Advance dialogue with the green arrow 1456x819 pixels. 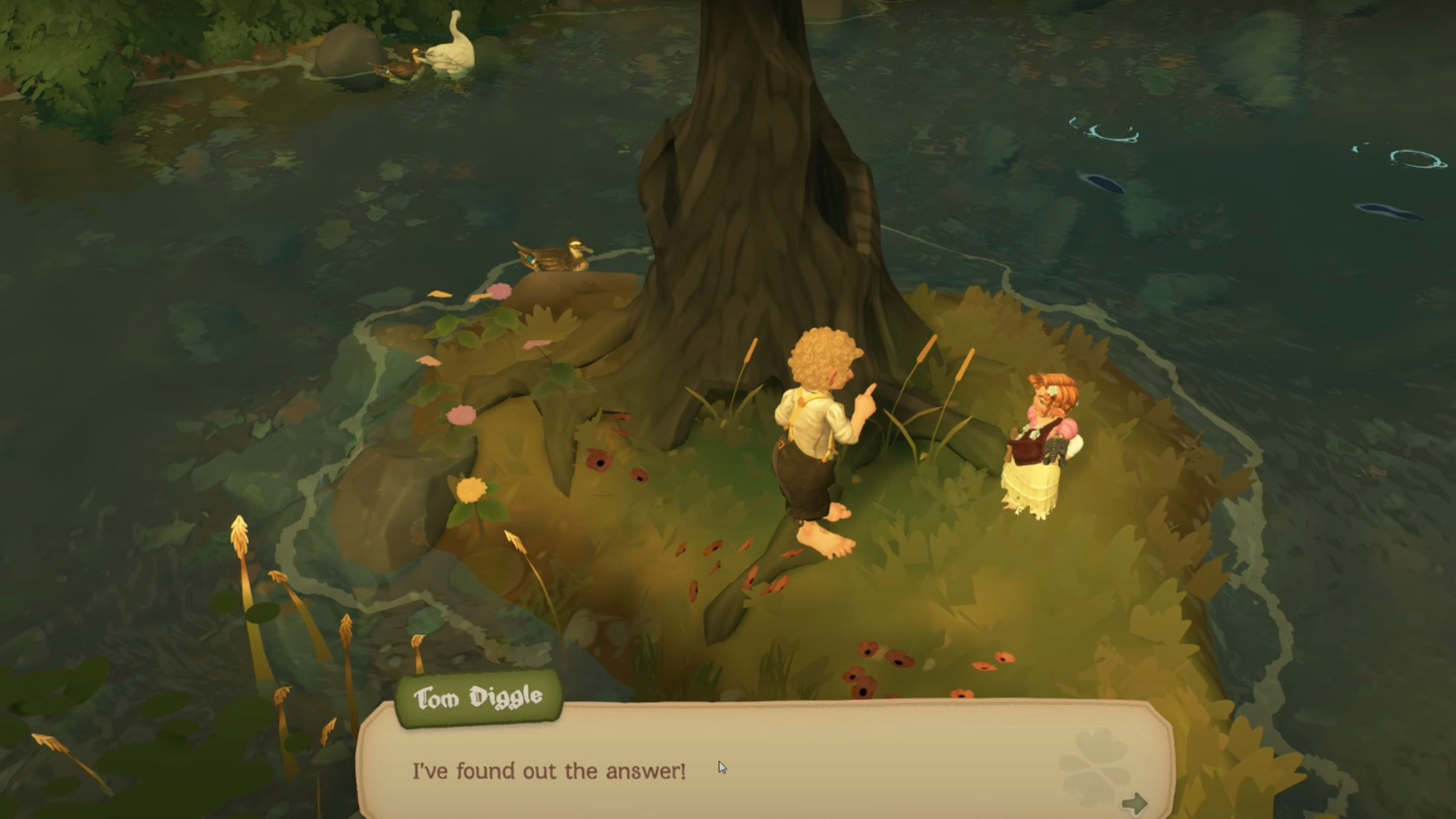(1134, 803)
